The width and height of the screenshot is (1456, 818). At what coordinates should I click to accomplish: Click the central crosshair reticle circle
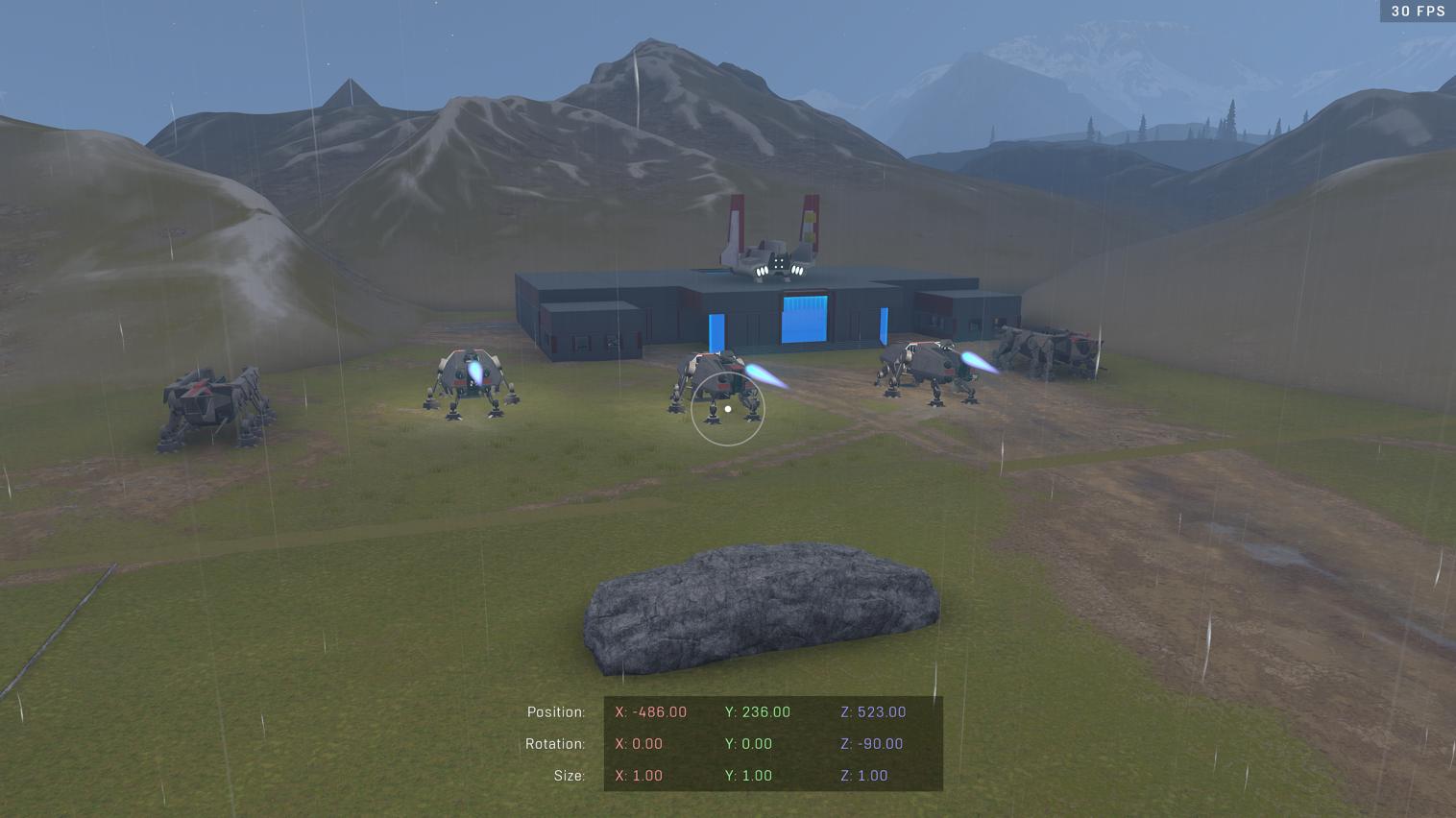tap(728, 410)
